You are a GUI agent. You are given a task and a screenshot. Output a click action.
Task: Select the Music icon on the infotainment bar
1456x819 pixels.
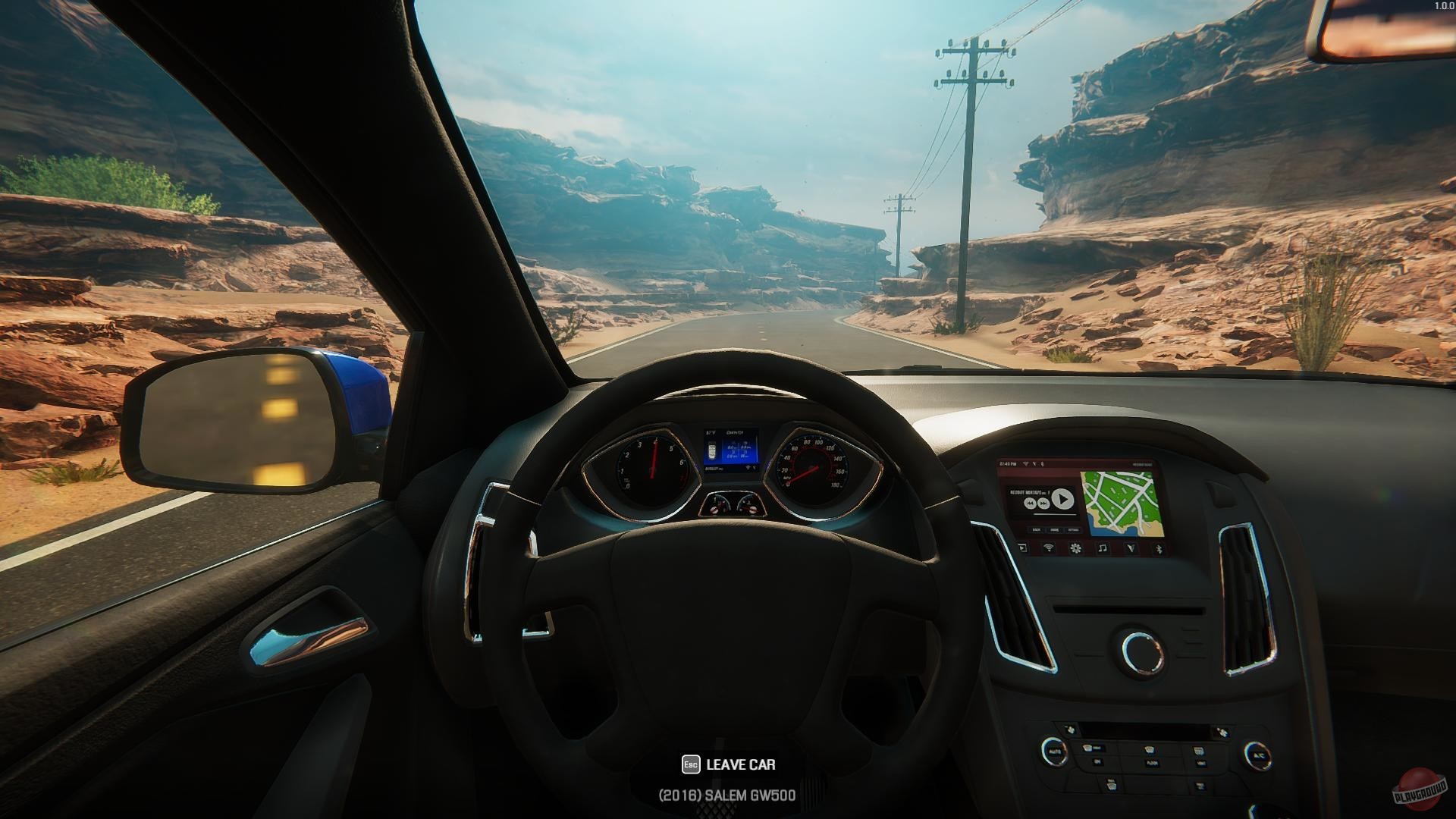pyautogui.click(x=1103, y=548)
